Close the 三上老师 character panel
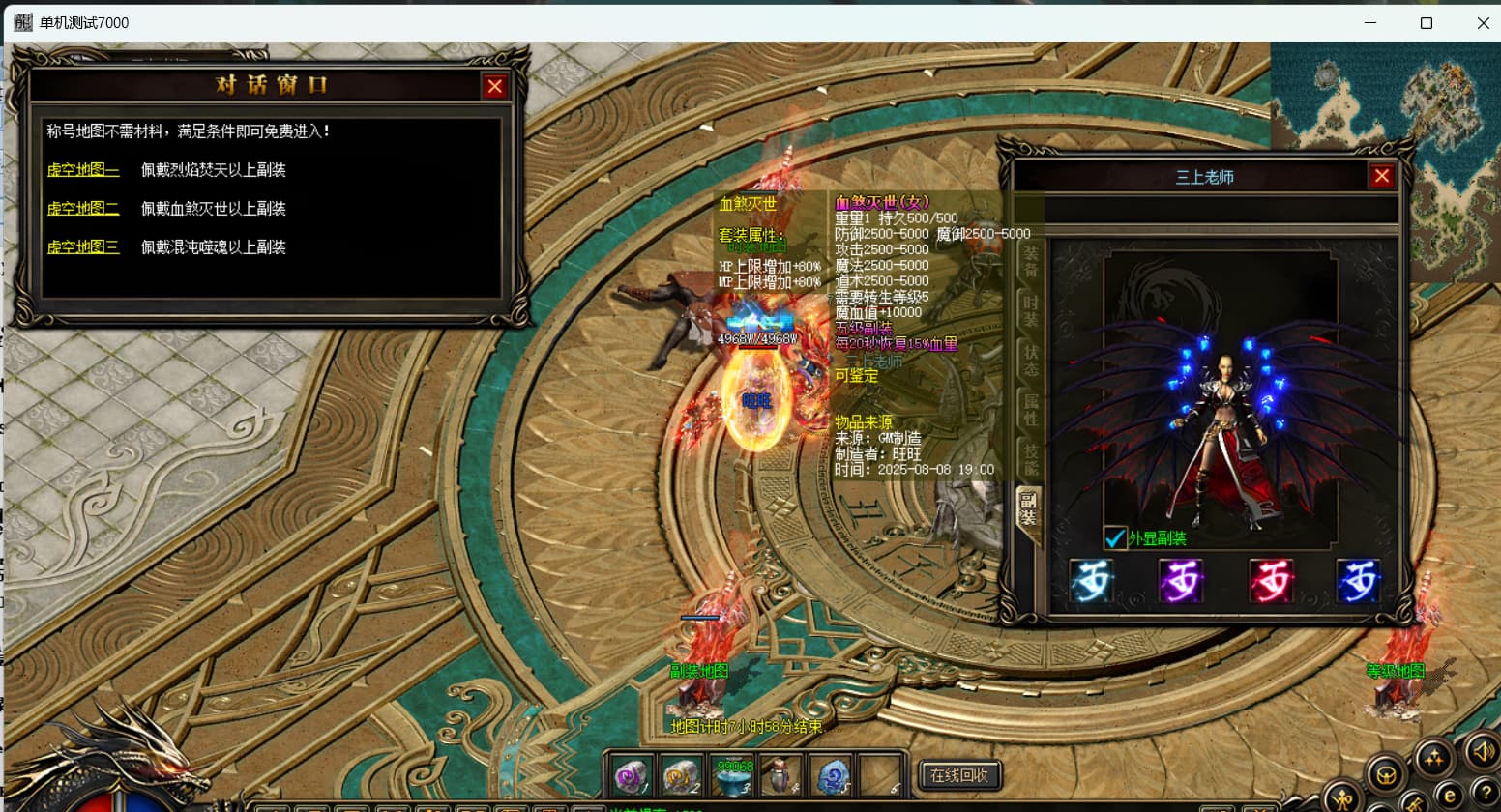 (1381, 176)
